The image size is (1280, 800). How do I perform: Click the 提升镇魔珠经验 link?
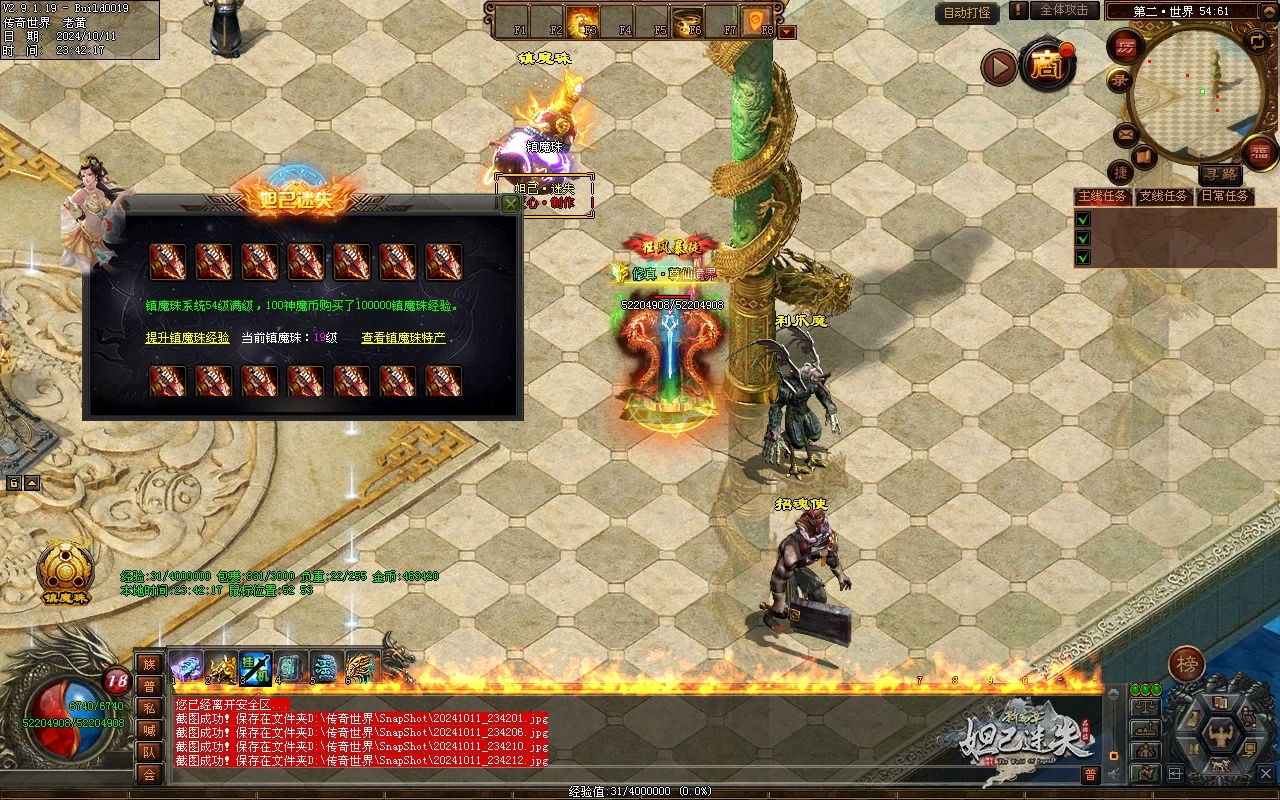point(187,338)
